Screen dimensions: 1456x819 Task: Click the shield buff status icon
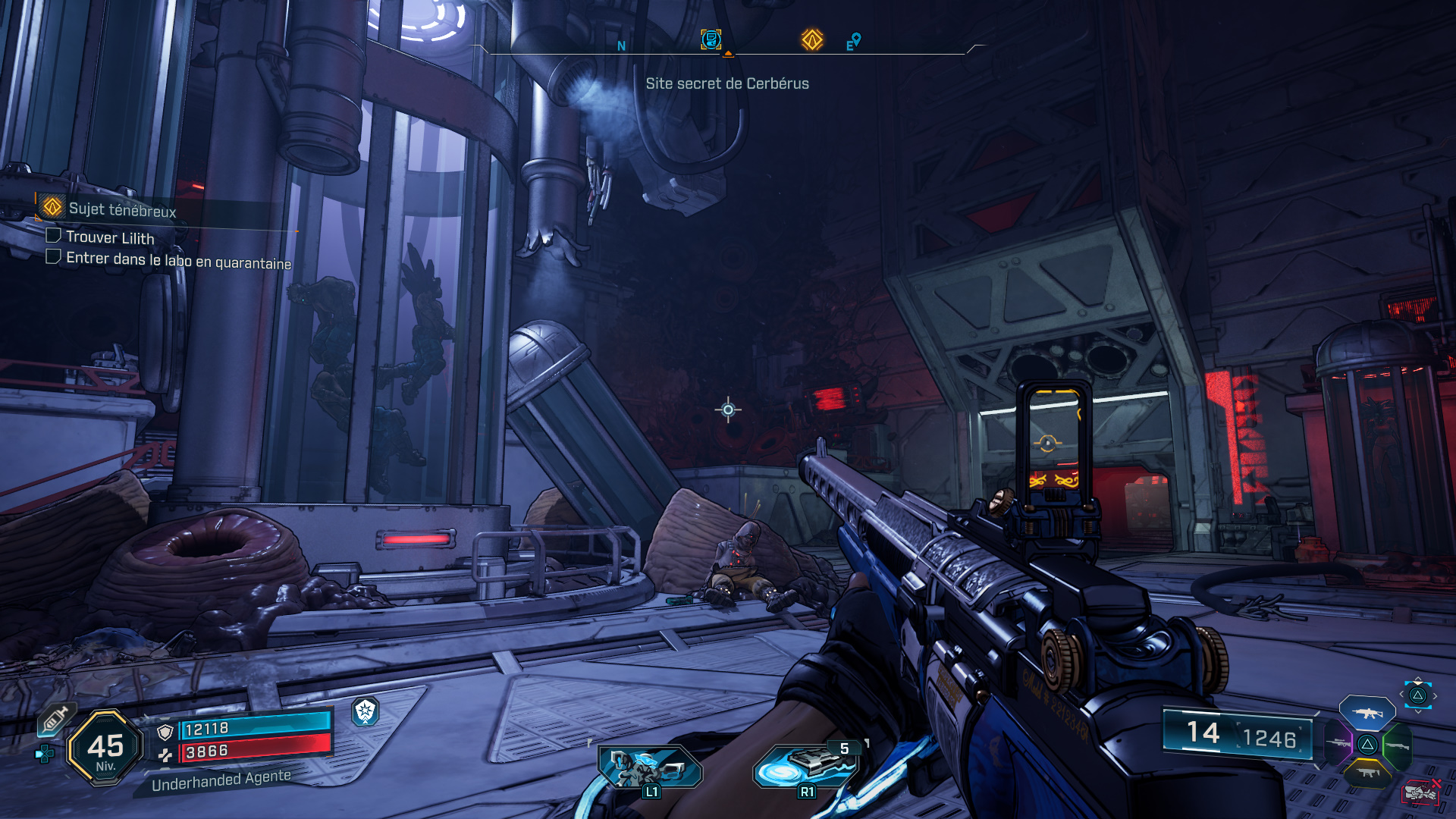pyautogui.click(x=366, y=711)
